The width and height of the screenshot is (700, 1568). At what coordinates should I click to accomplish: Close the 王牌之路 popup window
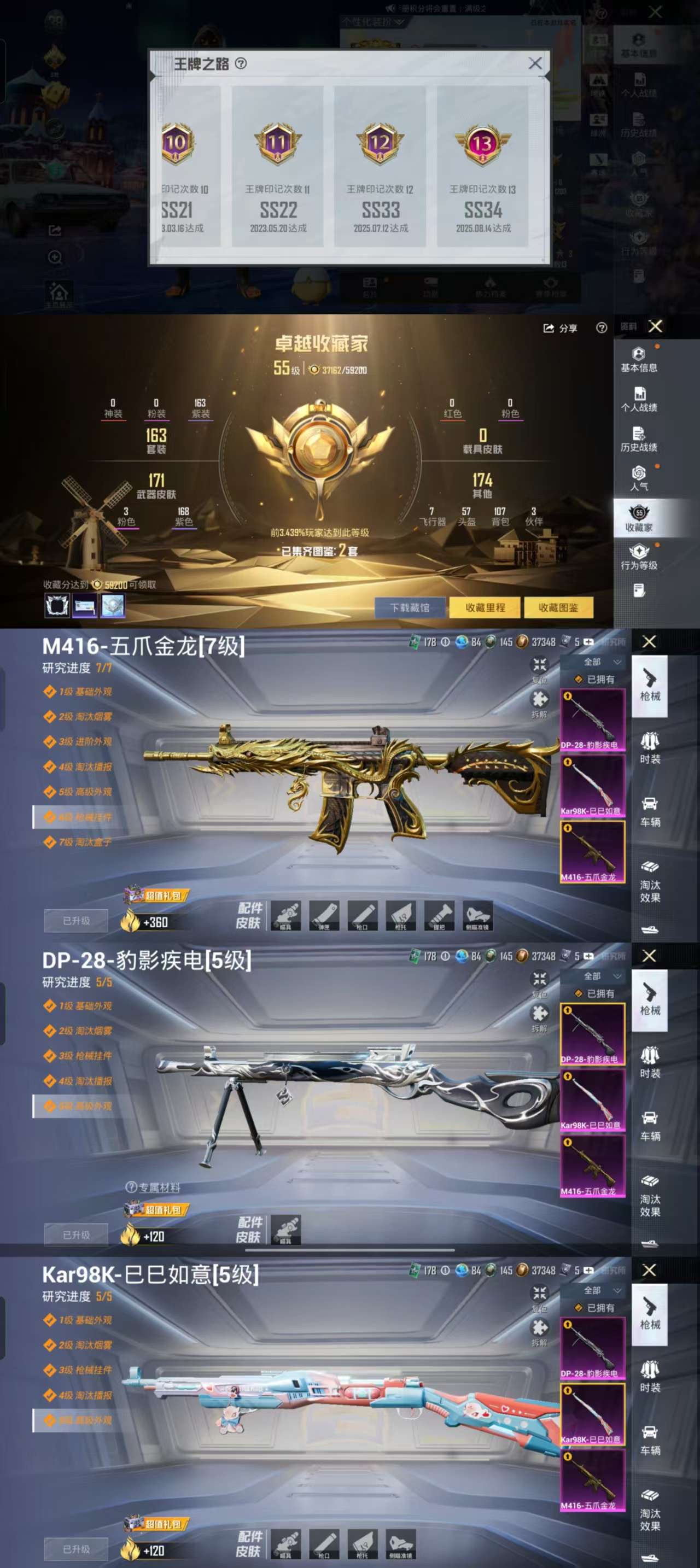(x=535, y=63)
